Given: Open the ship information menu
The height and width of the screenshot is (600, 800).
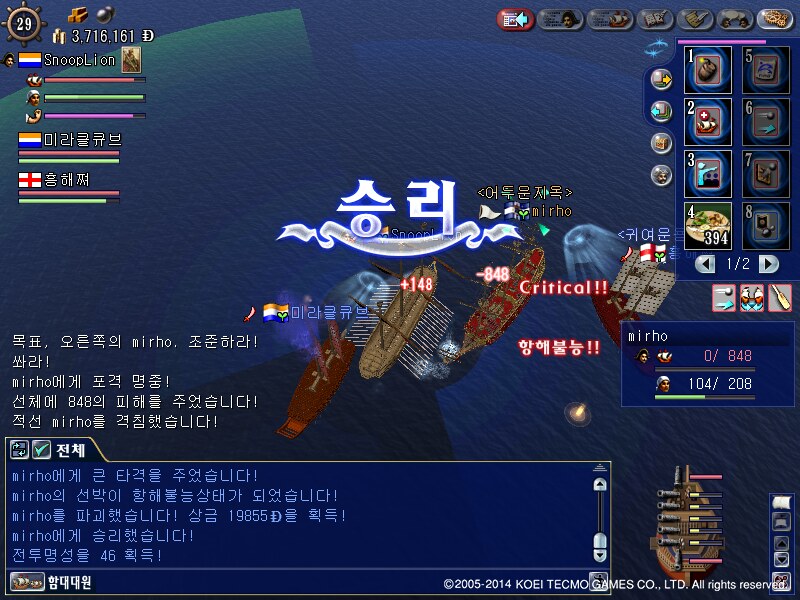Looking at the screenshot, I should [x=610, y=19].
